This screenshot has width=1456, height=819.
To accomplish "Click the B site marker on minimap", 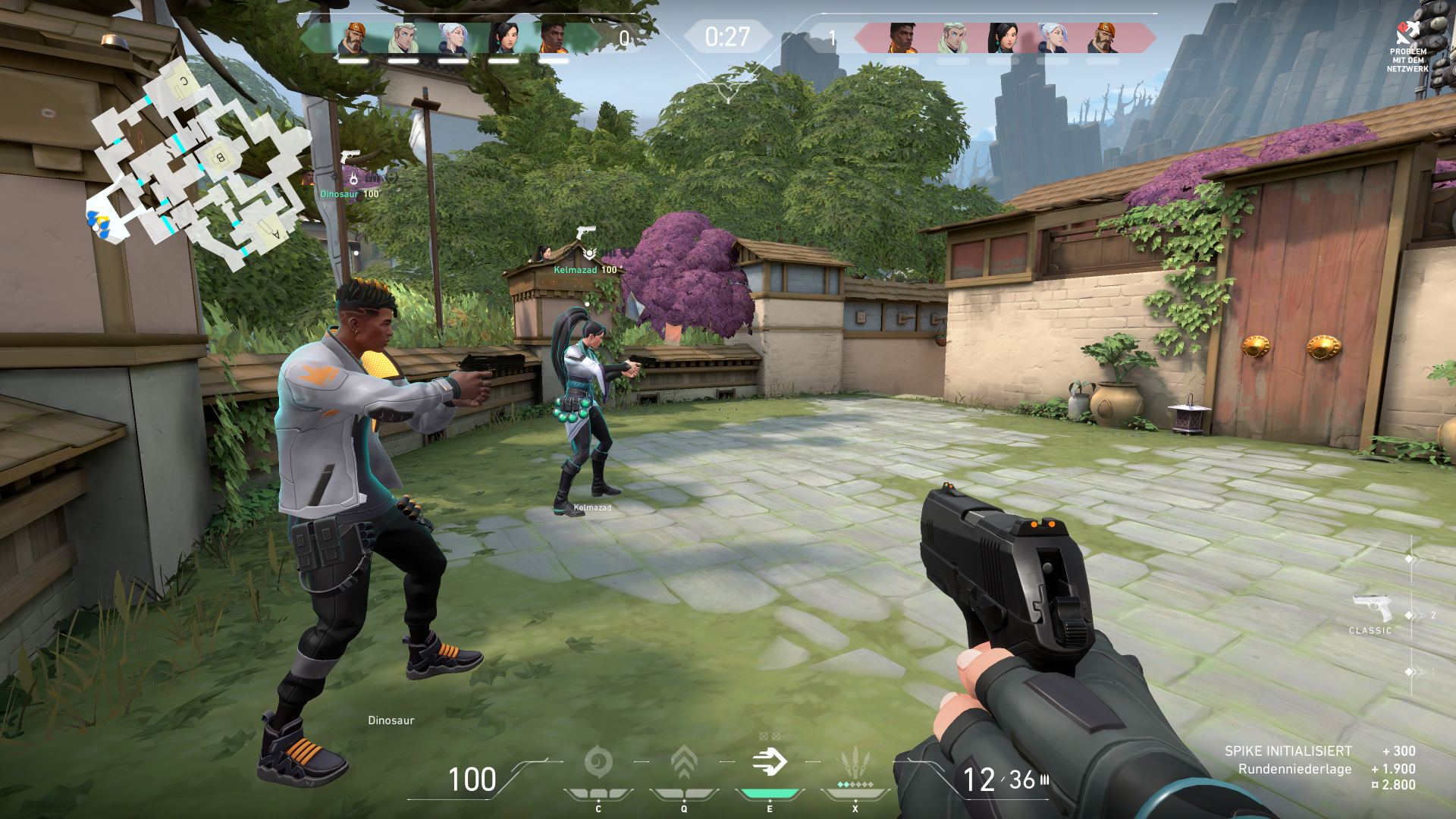I will [x=220, y=158].
